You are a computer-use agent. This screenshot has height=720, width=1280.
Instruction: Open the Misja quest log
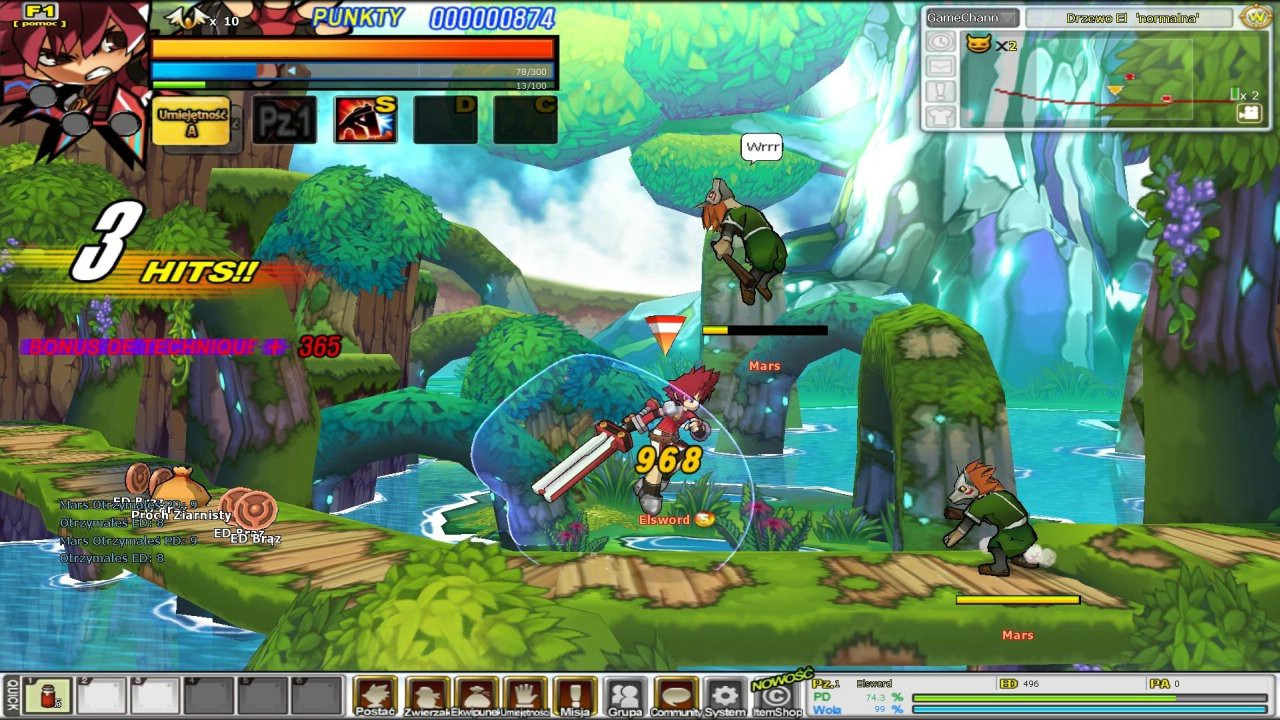[x=575, y=695]
